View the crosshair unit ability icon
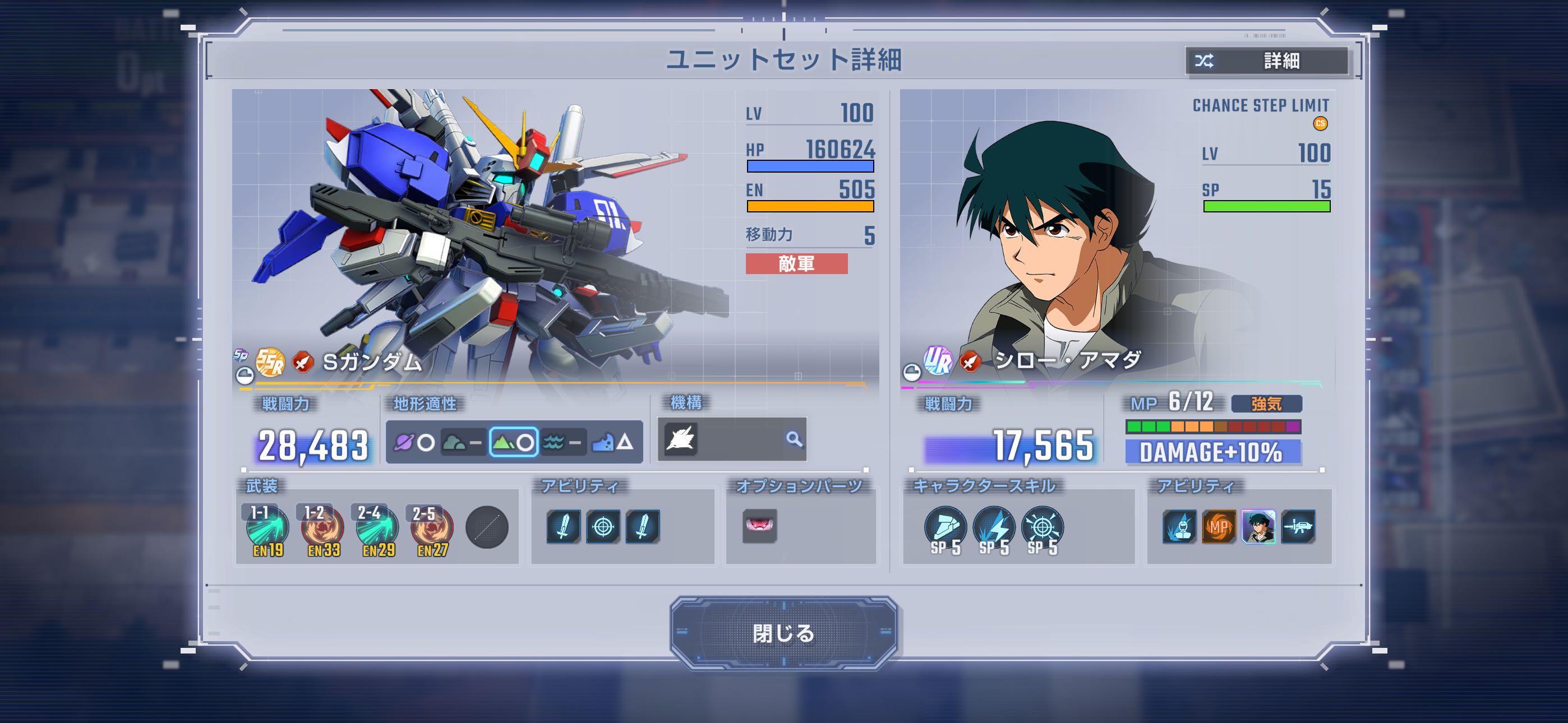This screenshot has width=1568, height=723. coord(603,526)
